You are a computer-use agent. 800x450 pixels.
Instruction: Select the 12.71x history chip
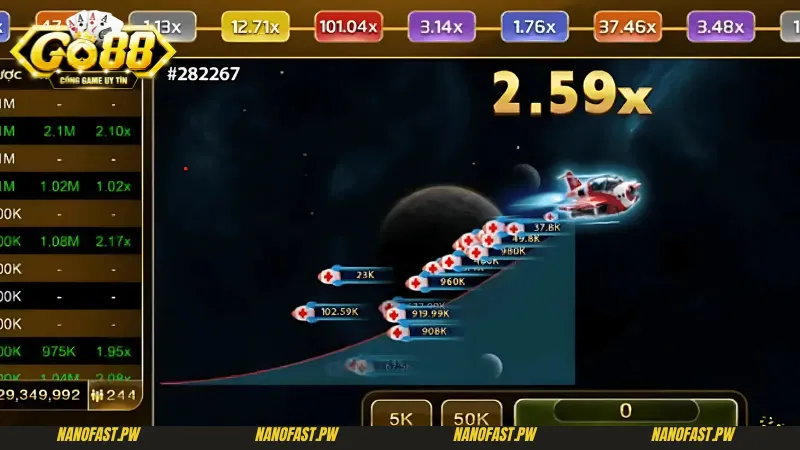tap(255, 27)
